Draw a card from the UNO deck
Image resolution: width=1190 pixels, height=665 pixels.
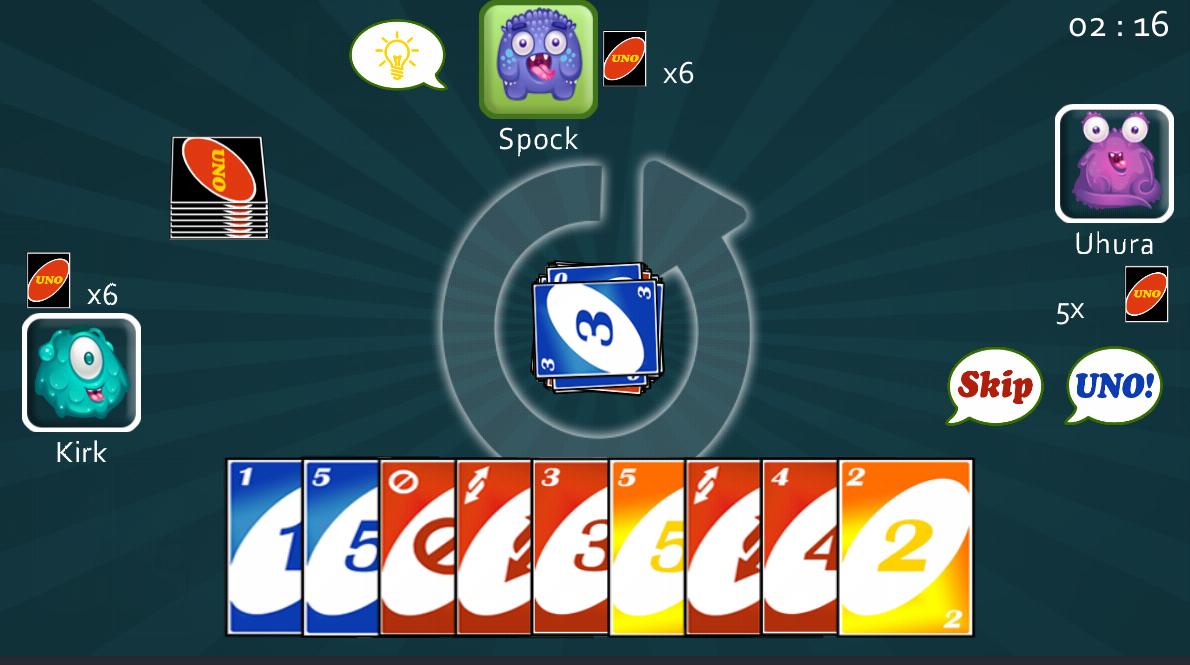click(x=219, y=186)
